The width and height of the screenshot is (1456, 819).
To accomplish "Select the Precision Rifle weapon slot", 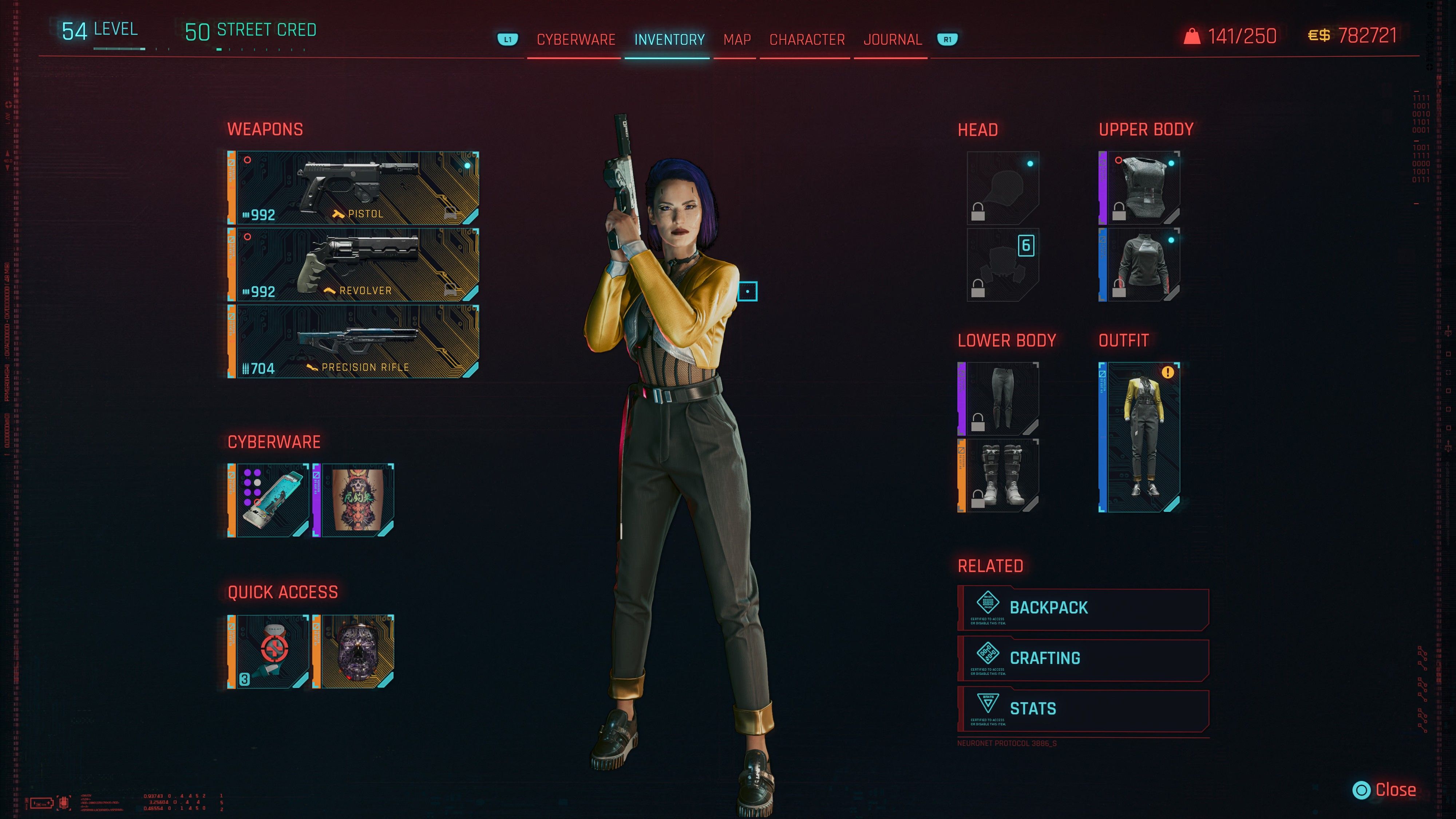I will (354, 341).
